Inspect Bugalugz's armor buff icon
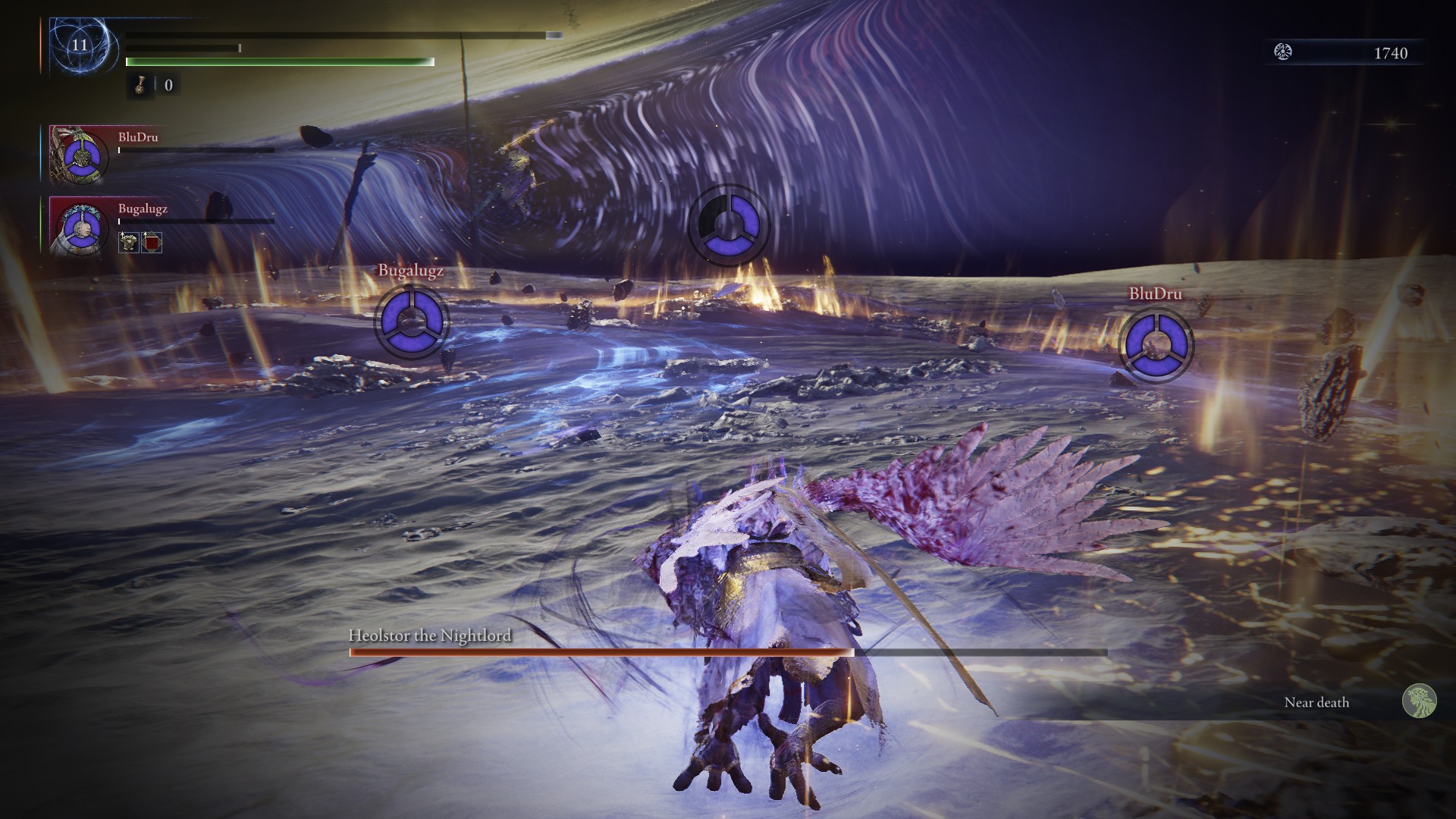The height and width of the screenshot is (819, 1456). click(x=128, y=243)
